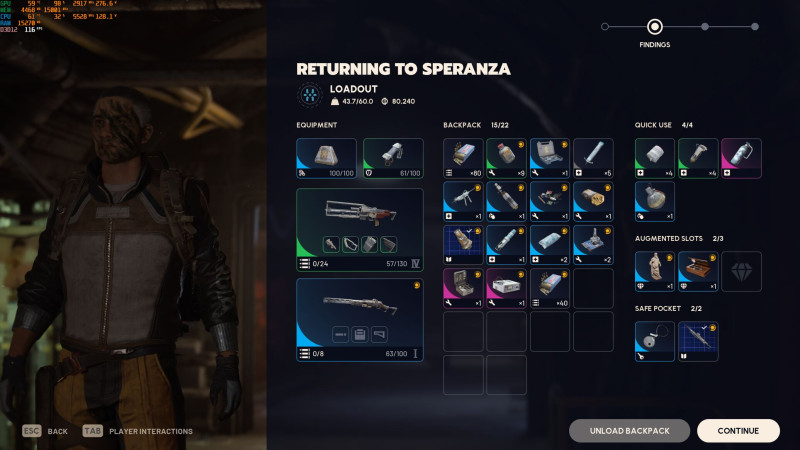Select the key item in safe pocket

(655, 341)
